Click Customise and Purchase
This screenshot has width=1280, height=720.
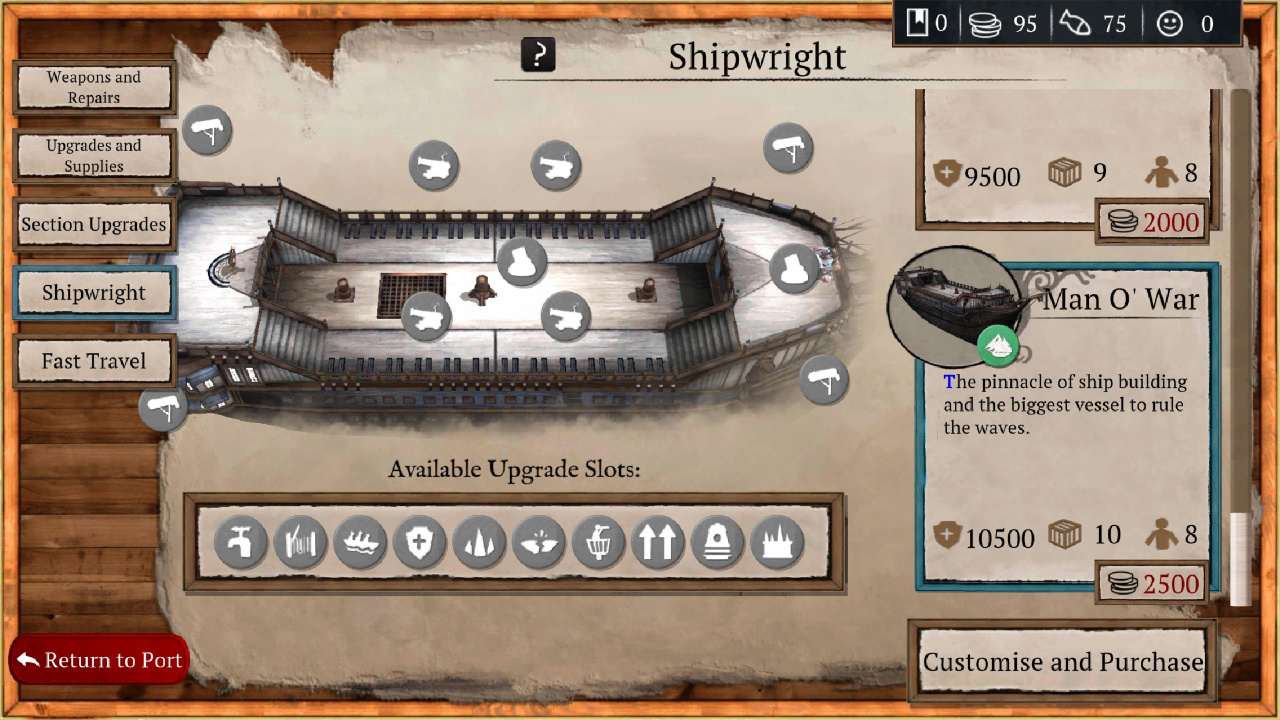1062,661
